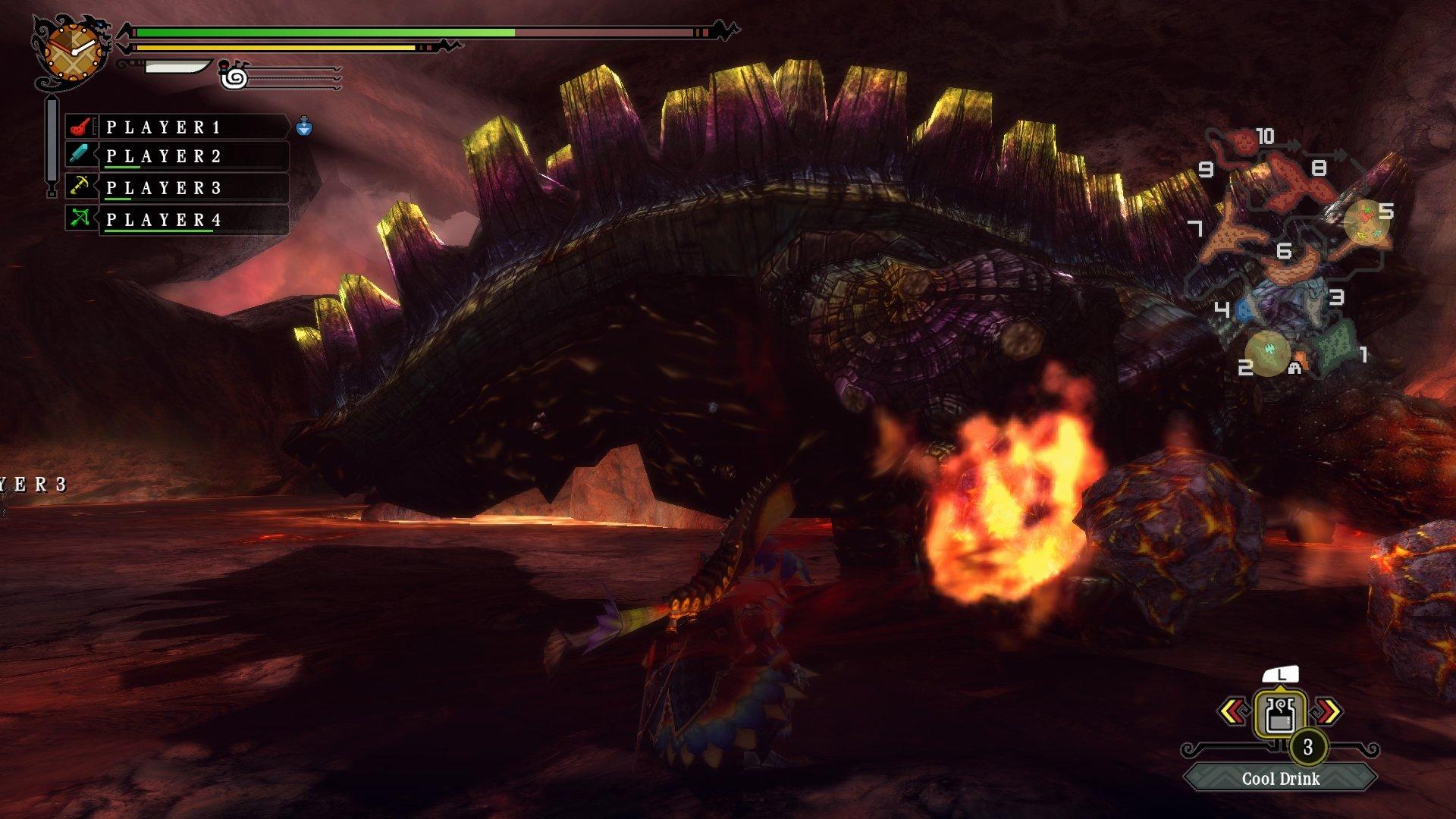Image resolution: width=1456 pixels, height=819 pixels.
Task: Click the quest timer clock icon
Action: pyautogui.click(x=72, y=52)
